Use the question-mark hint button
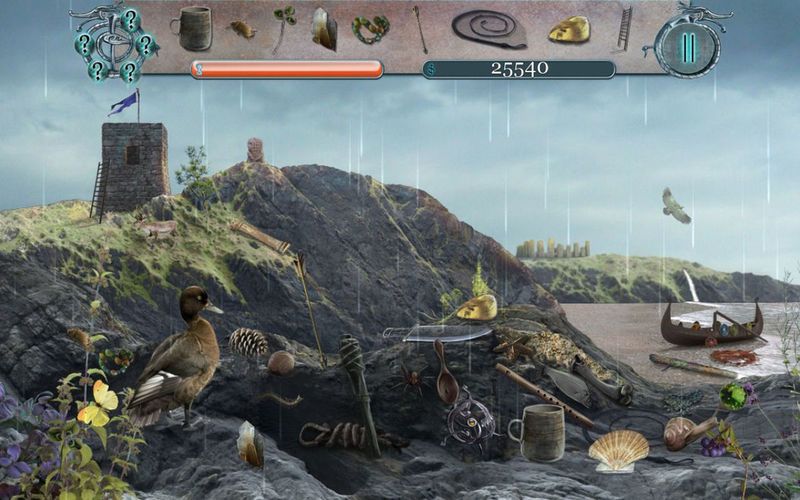The width and height of the screenshot is (800, 500). point(111,44)
